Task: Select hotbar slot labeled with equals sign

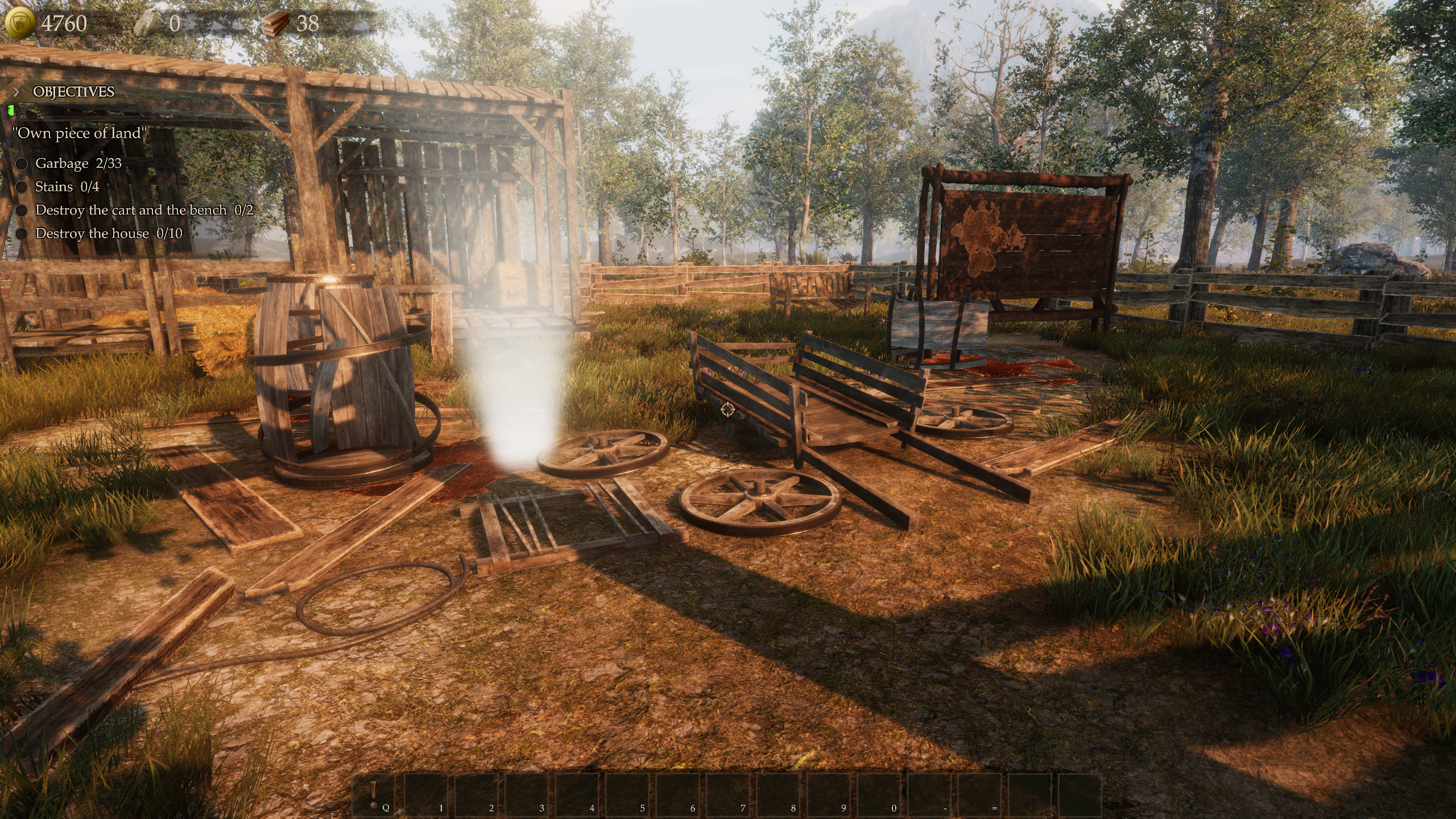Action: click(982, 795)
